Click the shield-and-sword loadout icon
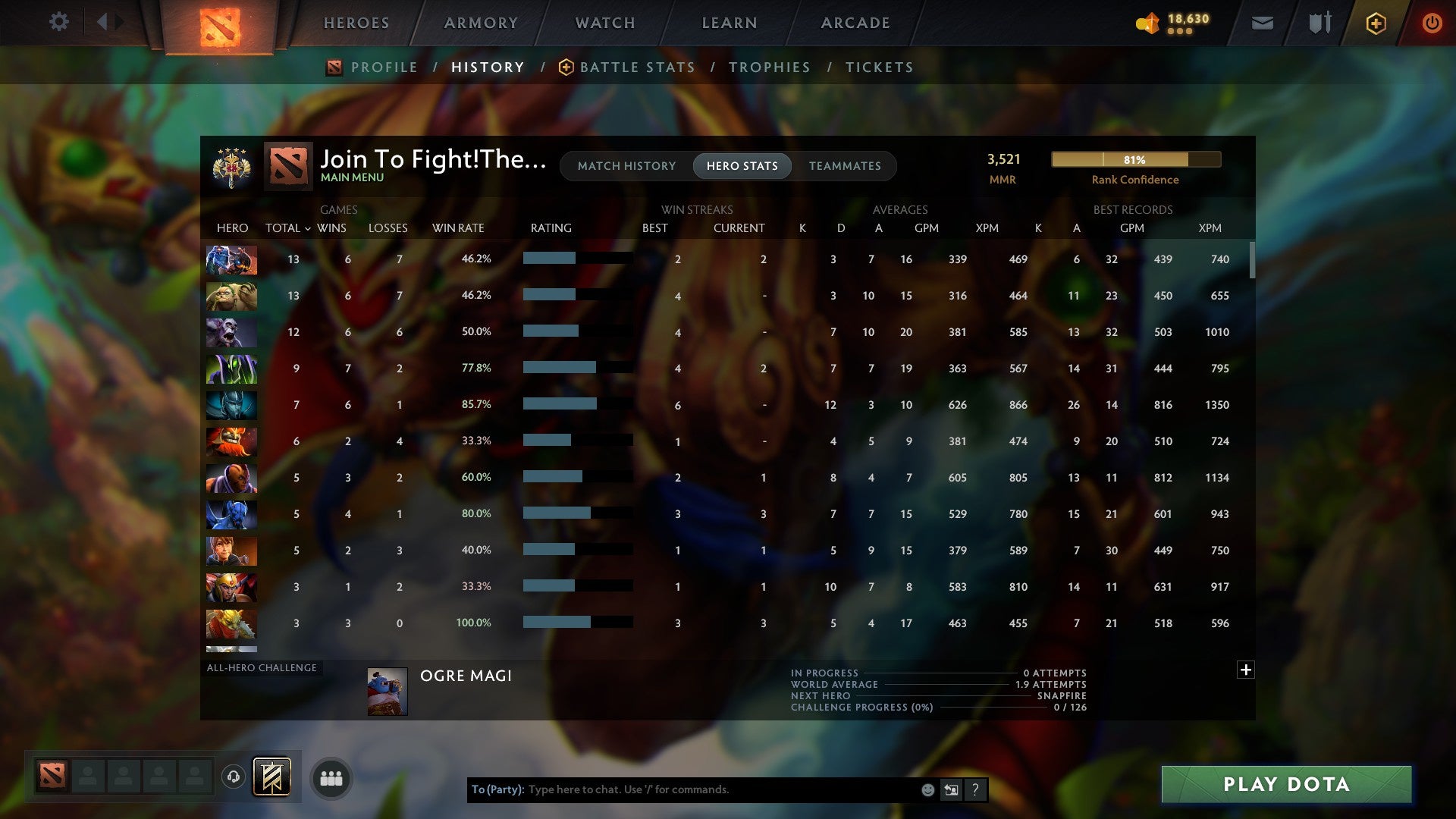The height and width of the screenshot is (819, 1456). [x=1319, y=23]
